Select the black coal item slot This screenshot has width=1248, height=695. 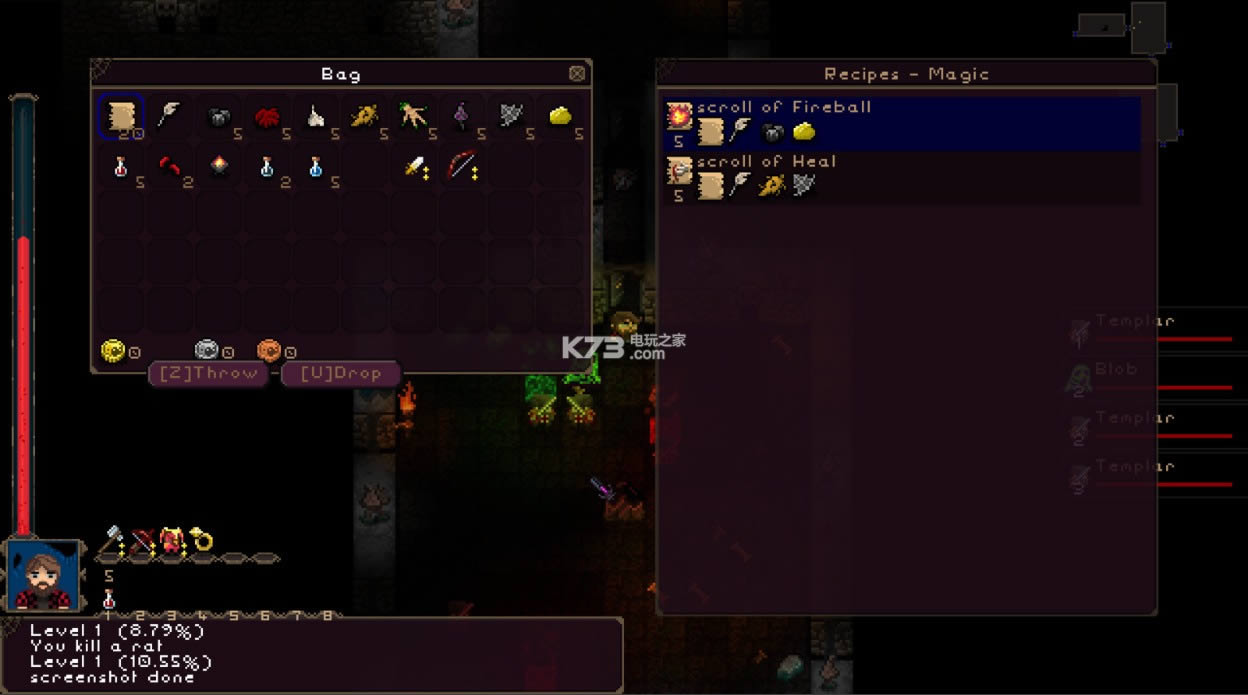218,117
